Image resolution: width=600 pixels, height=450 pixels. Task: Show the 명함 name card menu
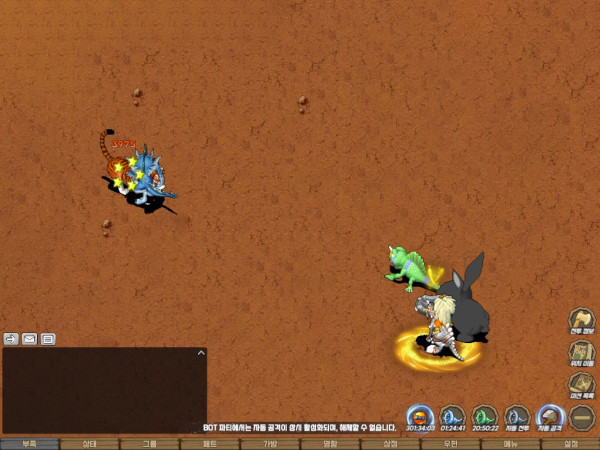(x=330, y=443)
